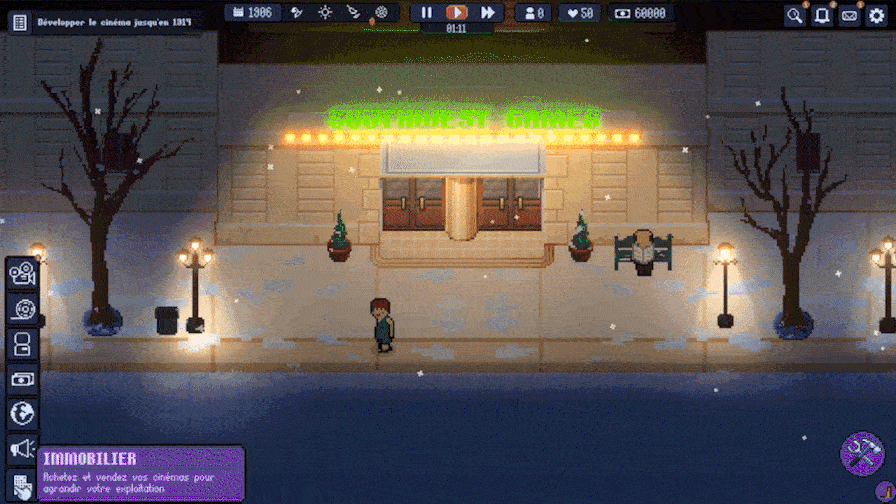Open the banknote finances menu
This screenshot has height=504, width=896.
tap(22, 380)
